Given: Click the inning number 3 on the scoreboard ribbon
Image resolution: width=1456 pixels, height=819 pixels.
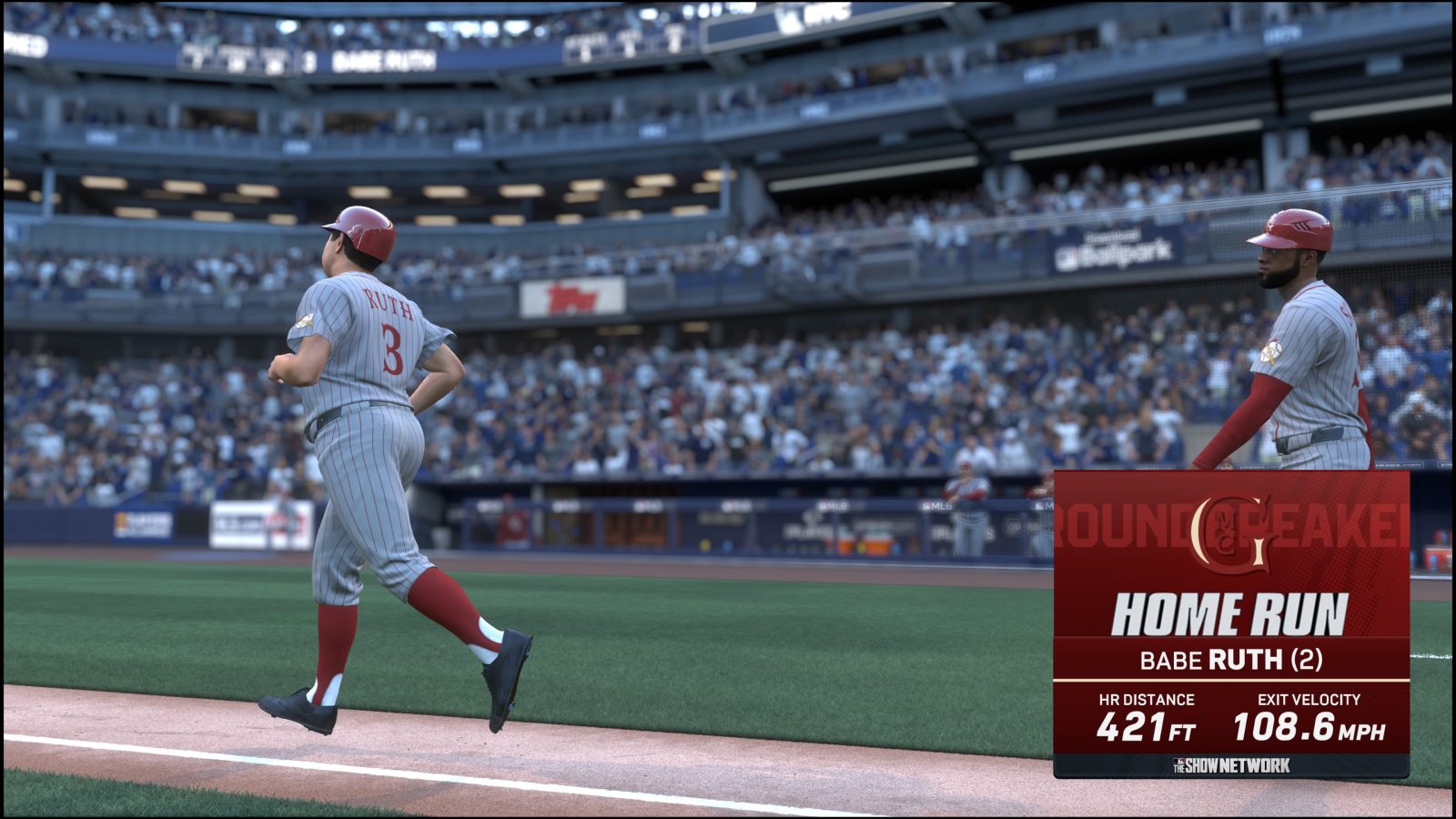Looking at the screenshot, I should point(308,58).
